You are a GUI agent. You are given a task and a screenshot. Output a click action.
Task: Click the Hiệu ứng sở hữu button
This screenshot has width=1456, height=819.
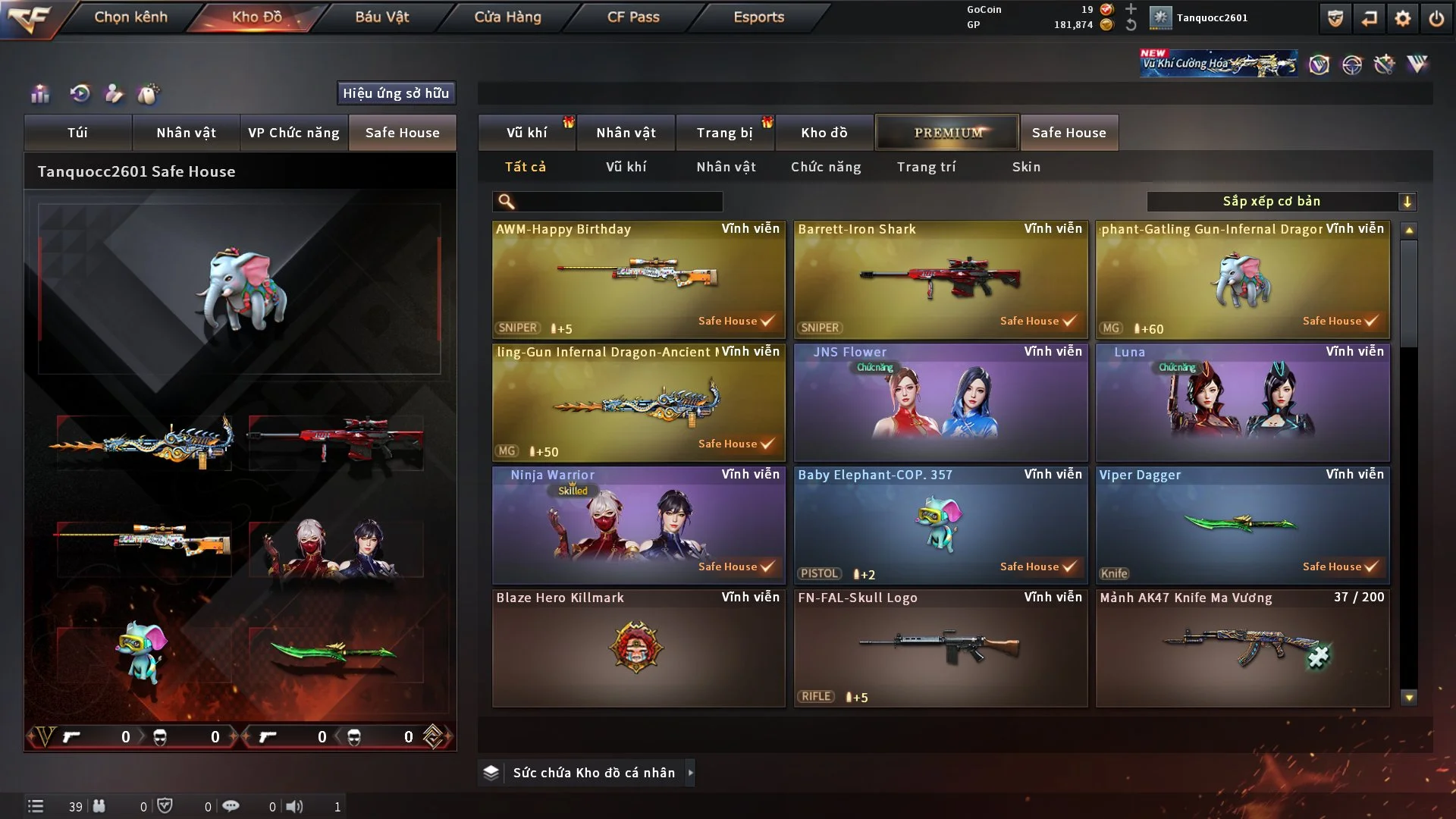point(396,93)
